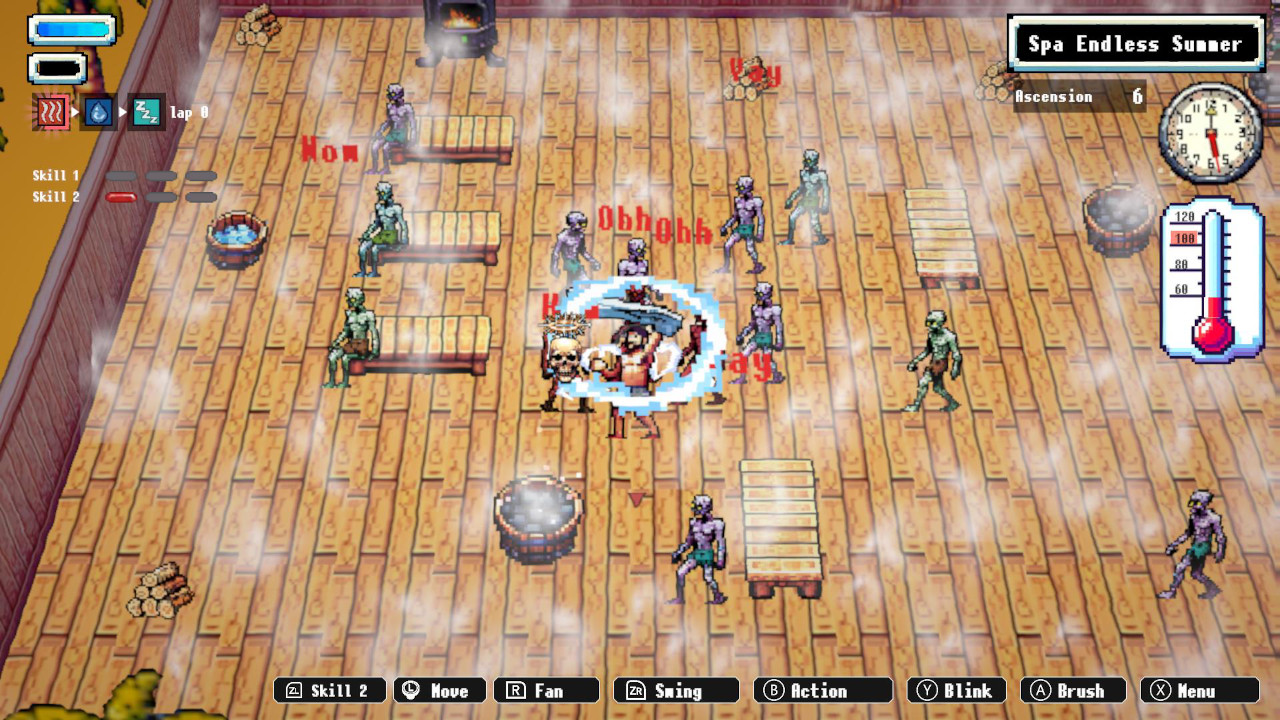Image resolution: width=1280 pixels, height=720 pixels.
Task: Toggle the first gray Skill 1 charge slot
Action: click(122, 175)
